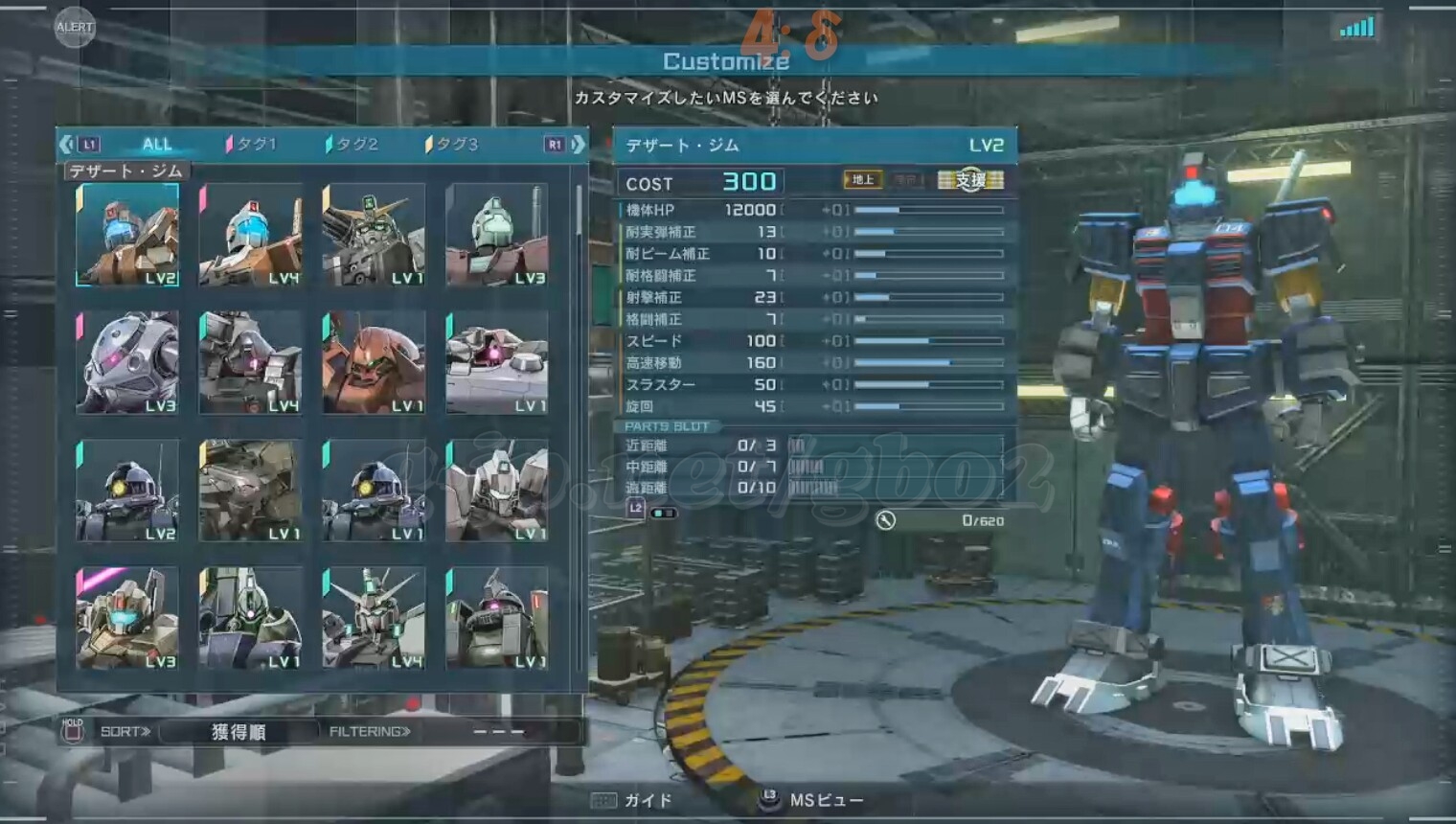Pick the white-grey armored LV1 suit
The height and width of the screenshot is (824, 1456).
[496, 491]
